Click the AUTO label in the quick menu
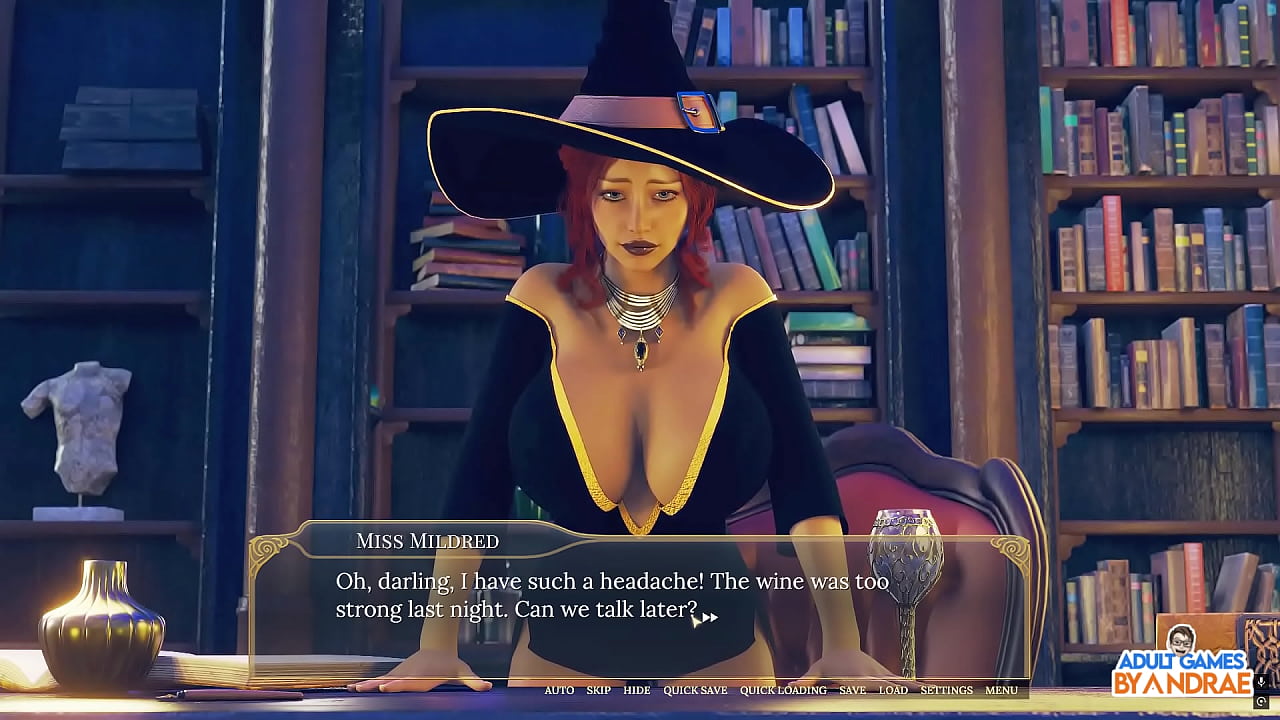Screen dimensions: 1280x720 [559, 690]
